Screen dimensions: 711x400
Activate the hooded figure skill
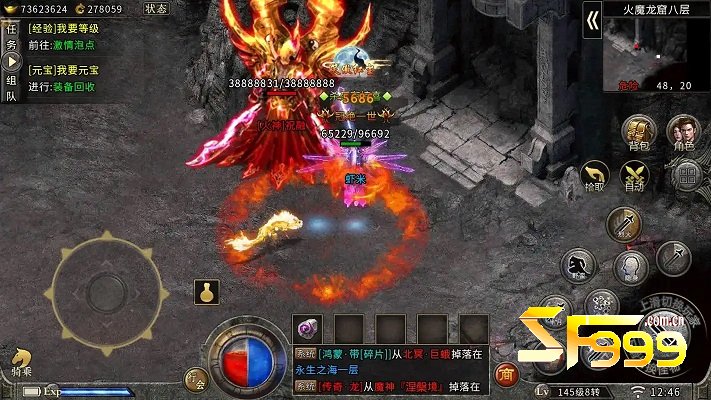tap(630, 265)
